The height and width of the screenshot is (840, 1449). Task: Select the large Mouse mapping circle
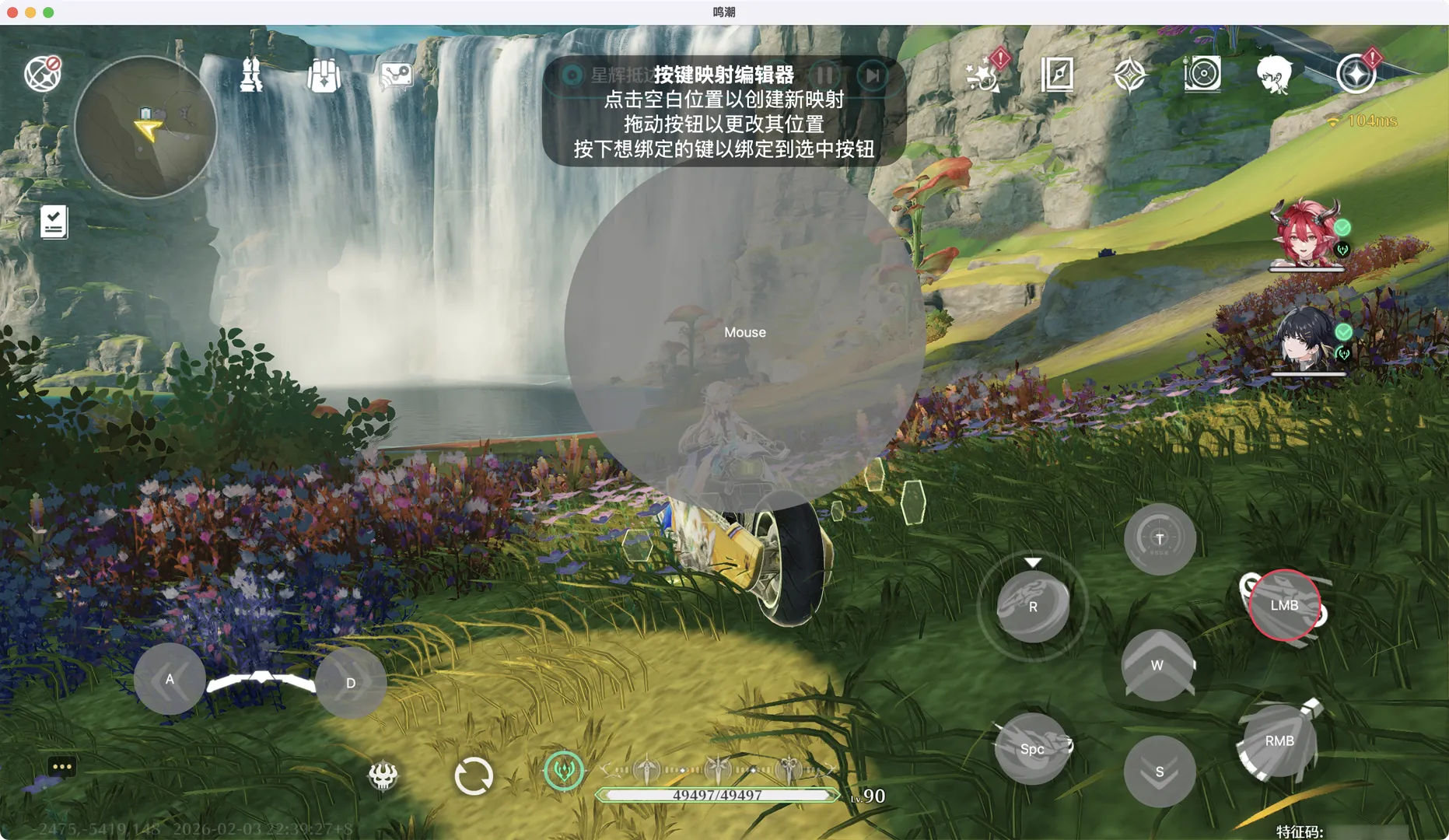point(744,332)
